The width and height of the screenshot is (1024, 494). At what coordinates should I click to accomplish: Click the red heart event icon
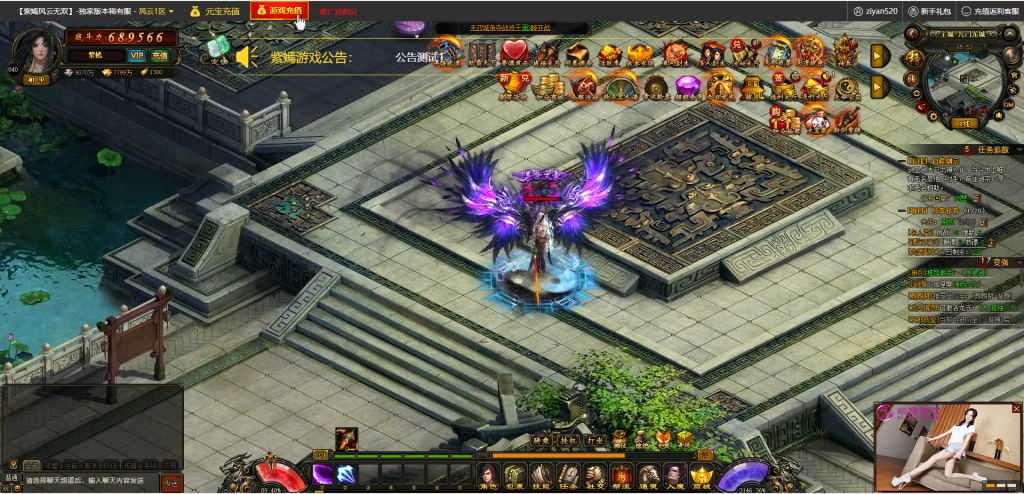(x=514, y=51)
